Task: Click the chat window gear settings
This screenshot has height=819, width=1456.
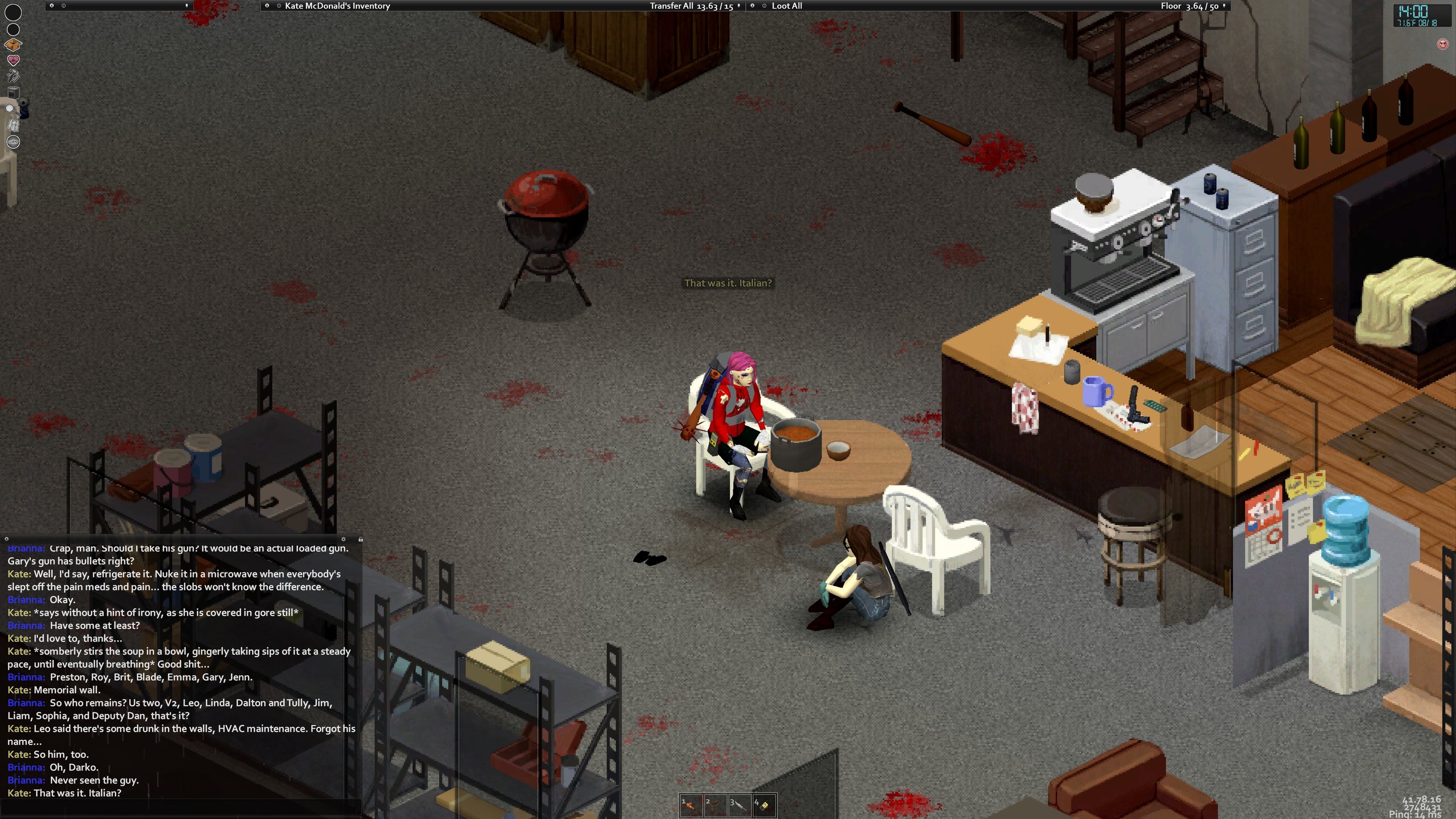Action: (x=343, y=539)
